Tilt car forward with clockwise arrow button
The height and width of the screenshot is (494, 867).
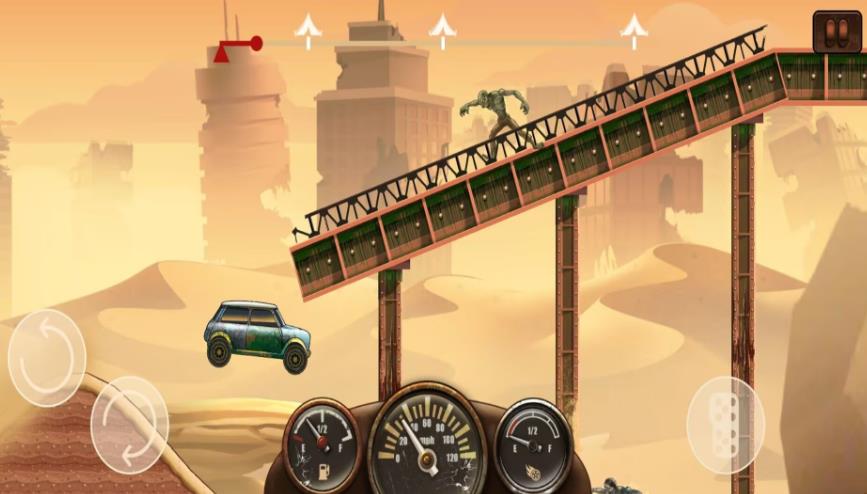[129, 424]
